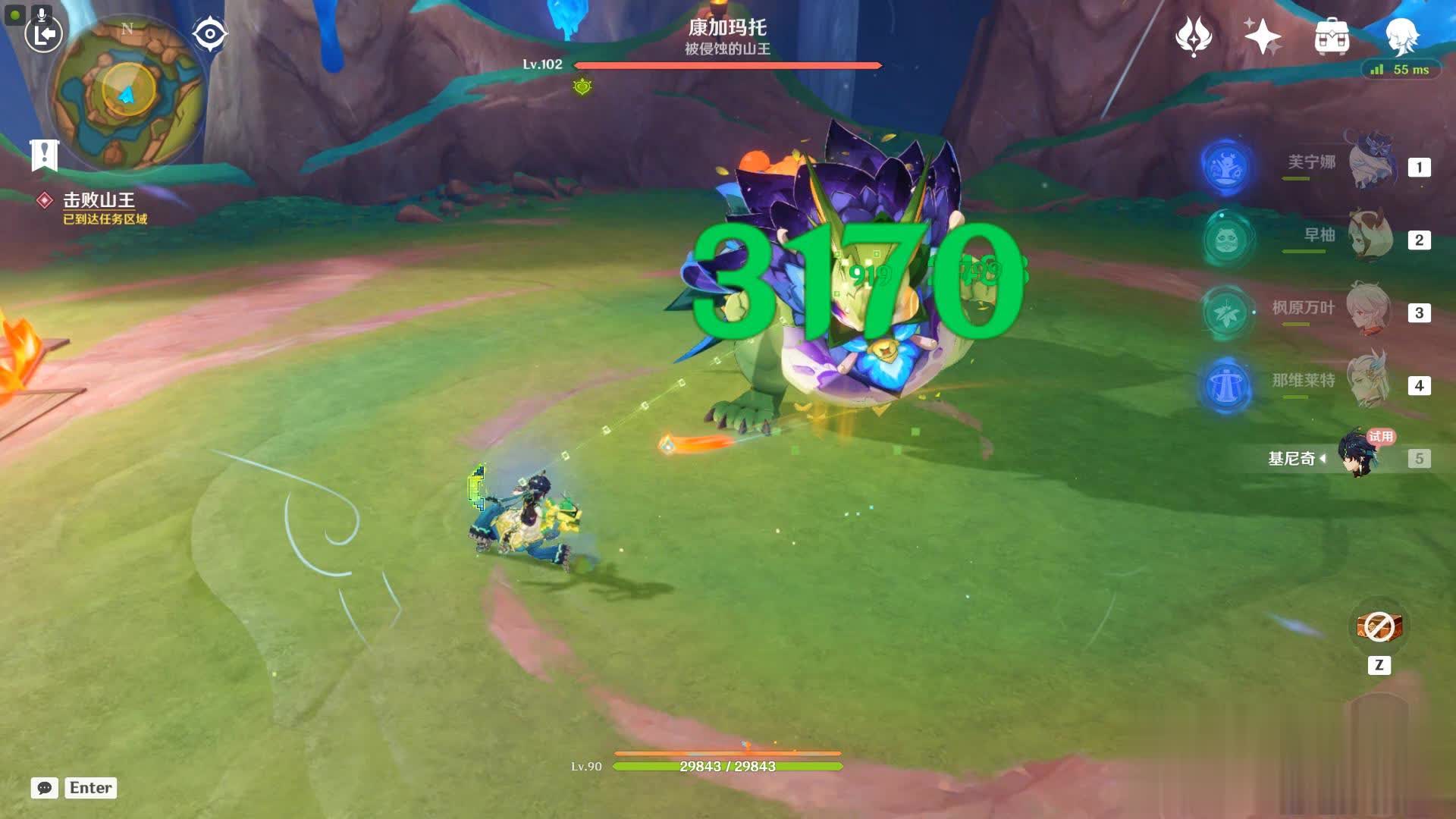Image resolution: width=1456 pixels, height=819 pixels.
Task: Open the exclamation bookmark quest icon
Action: [44, 155]
